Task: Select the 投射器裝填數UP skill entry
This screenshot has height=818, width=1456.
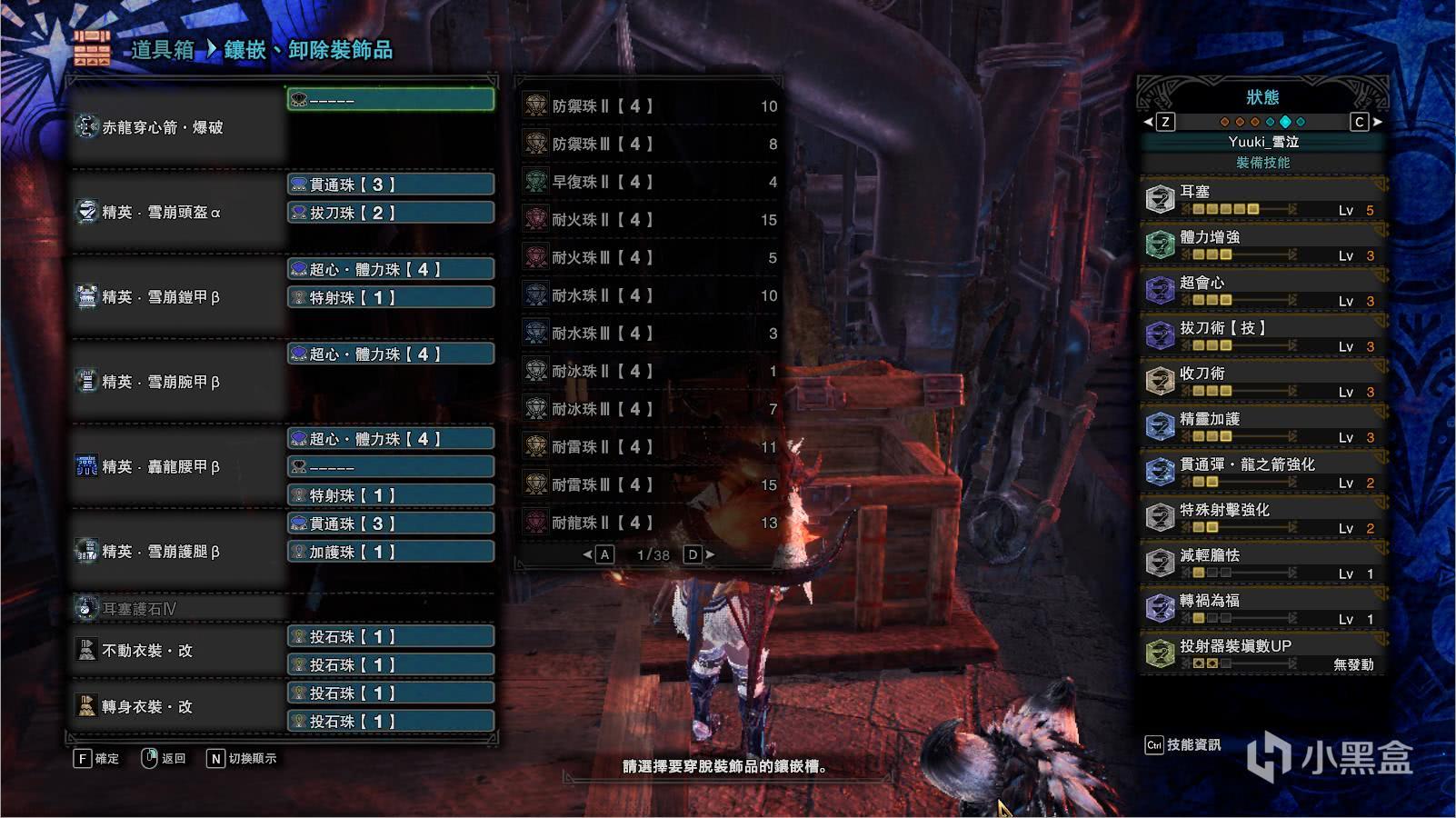Action: click(1263, 653)
